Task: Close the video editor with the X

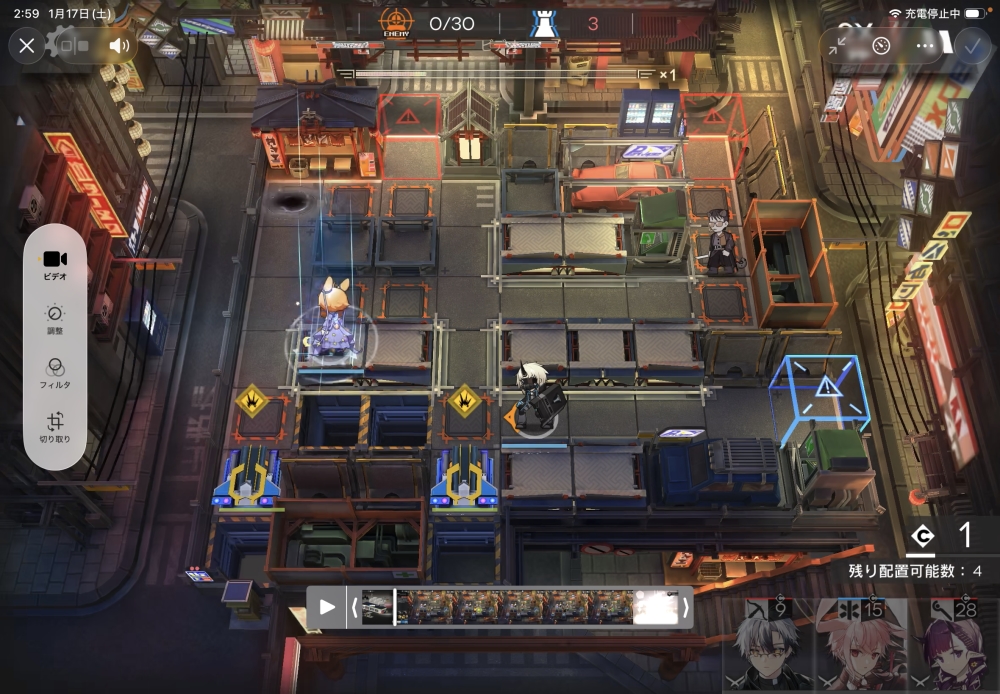Action: tap(27, 45)
